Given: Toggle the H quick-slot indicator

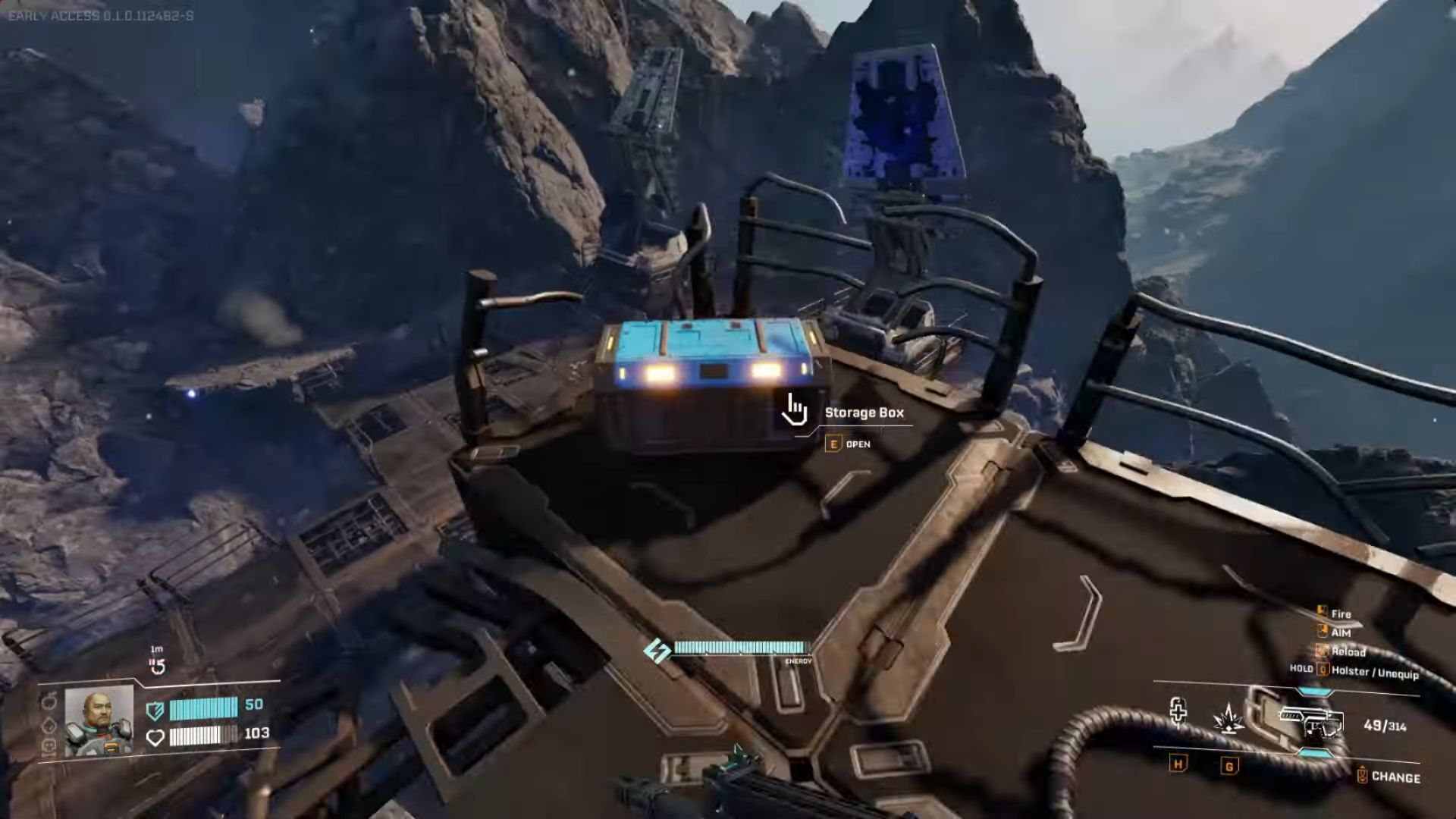Looking at the screenshot, I should [x=1178, y=765].
